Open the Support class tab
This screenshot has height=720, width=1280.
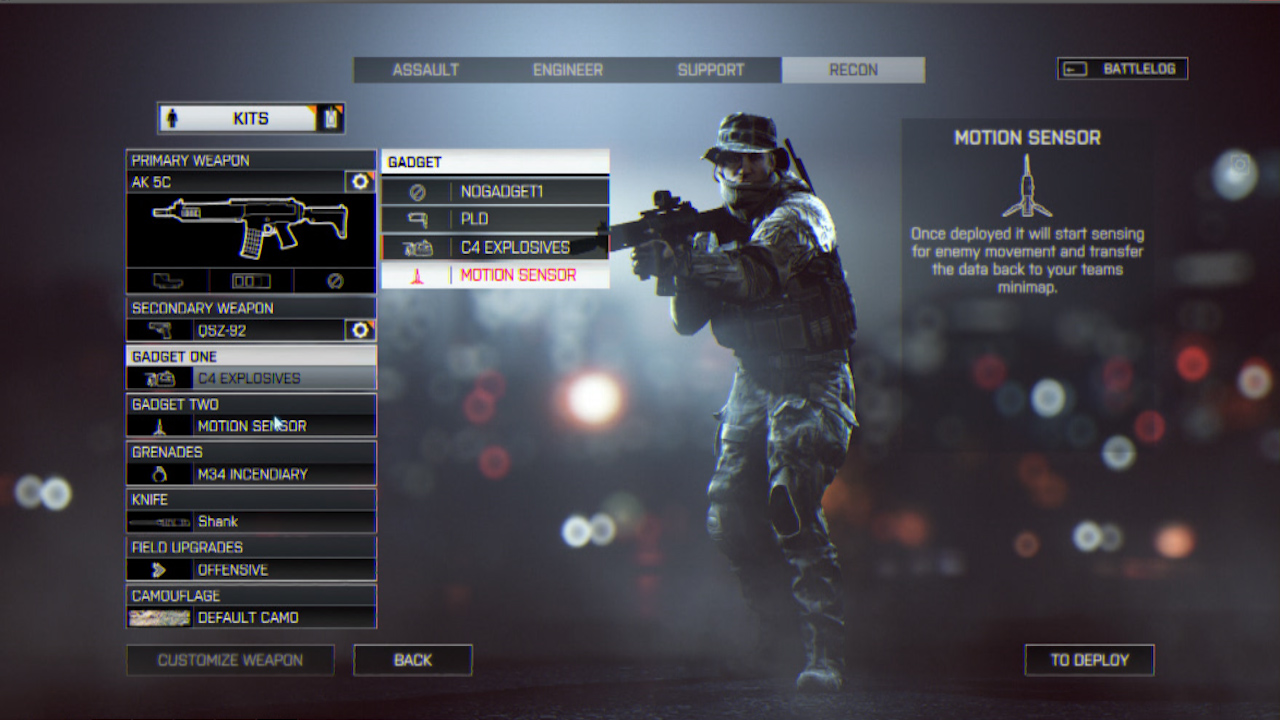tap(710, 70)
